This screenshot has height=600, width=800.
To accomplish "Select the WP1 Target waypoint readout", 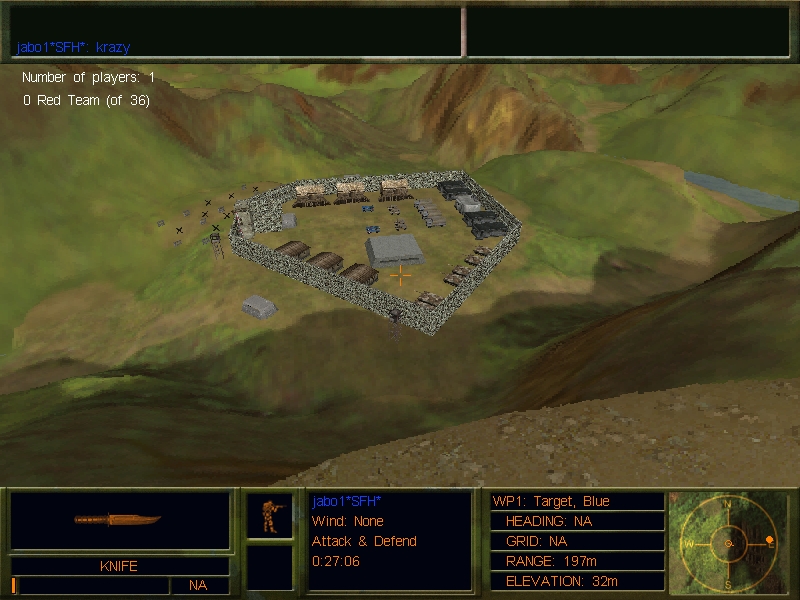I will coord(551,501).
